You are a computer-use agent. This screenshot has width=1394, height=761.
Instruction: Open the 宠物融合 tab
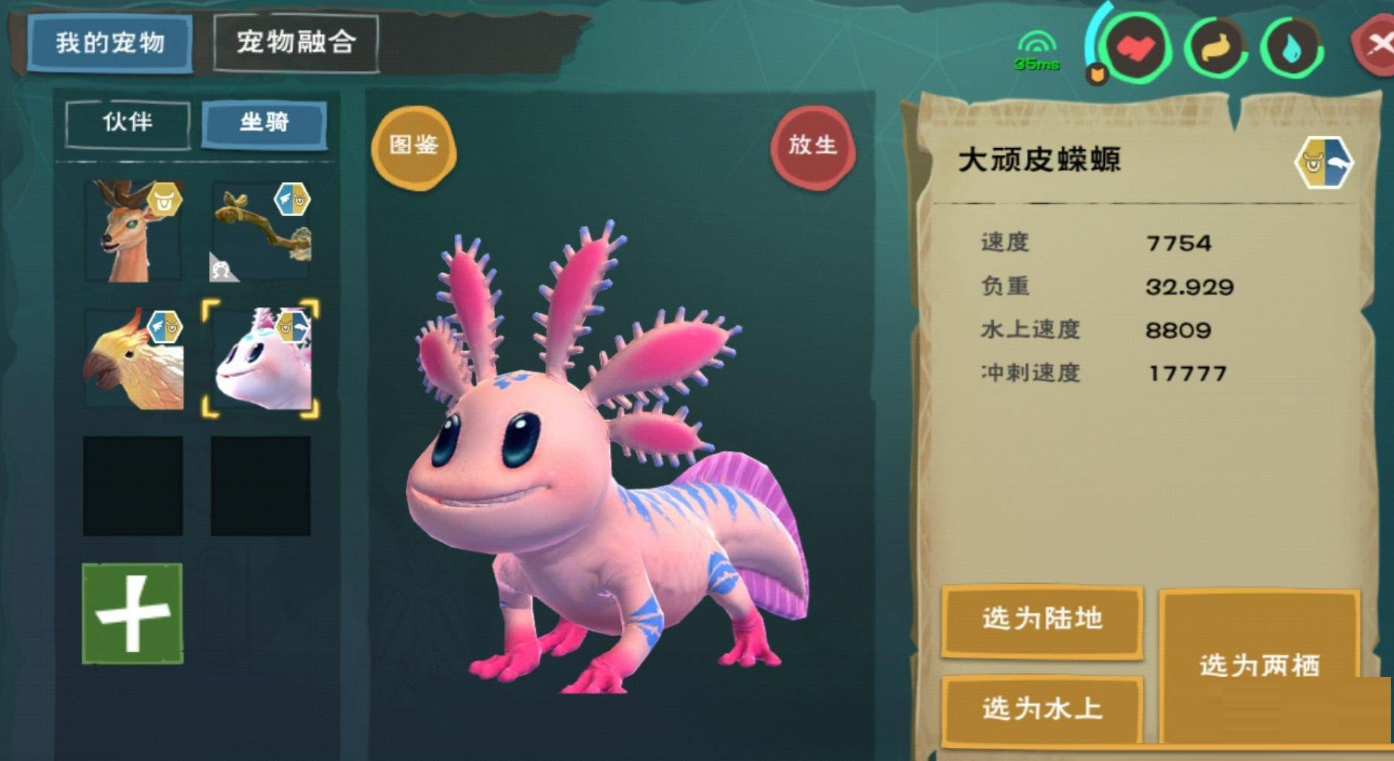296,43
